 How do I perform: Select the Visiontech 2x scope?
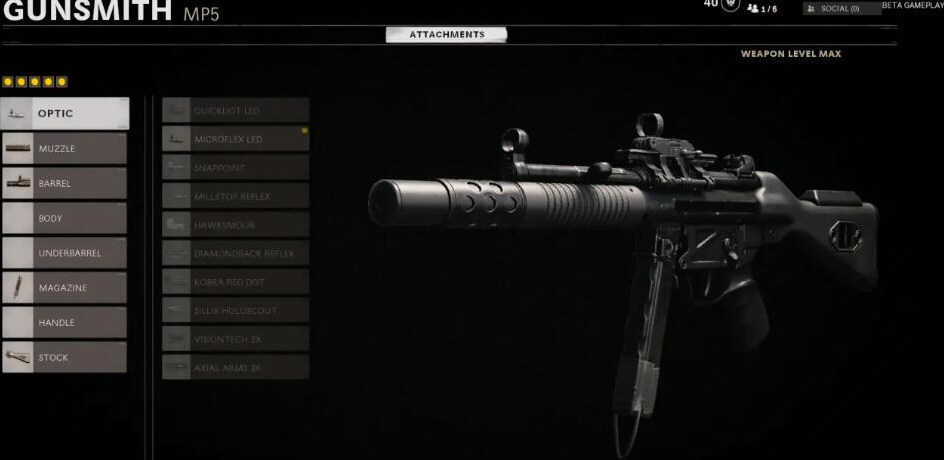click(x=236, y=339)
